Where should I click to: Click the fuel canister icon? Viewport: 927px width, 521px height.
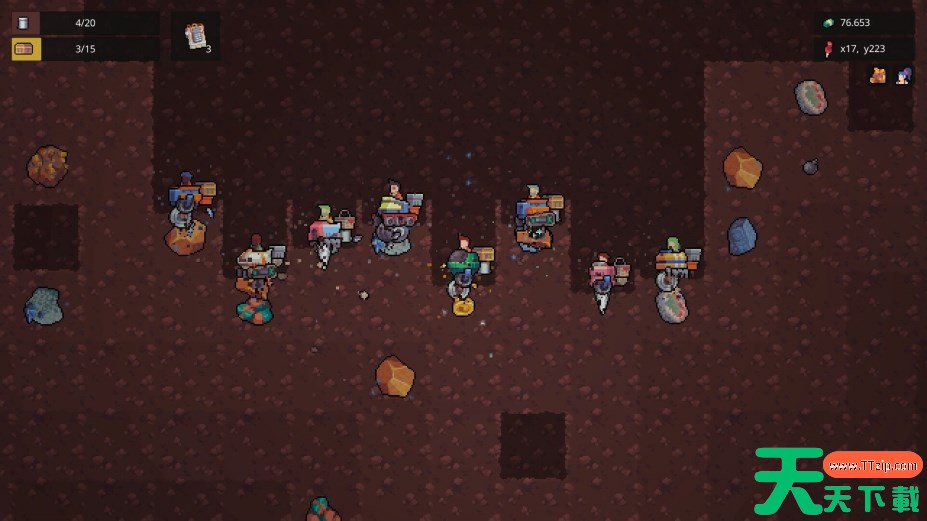(24, 23)
